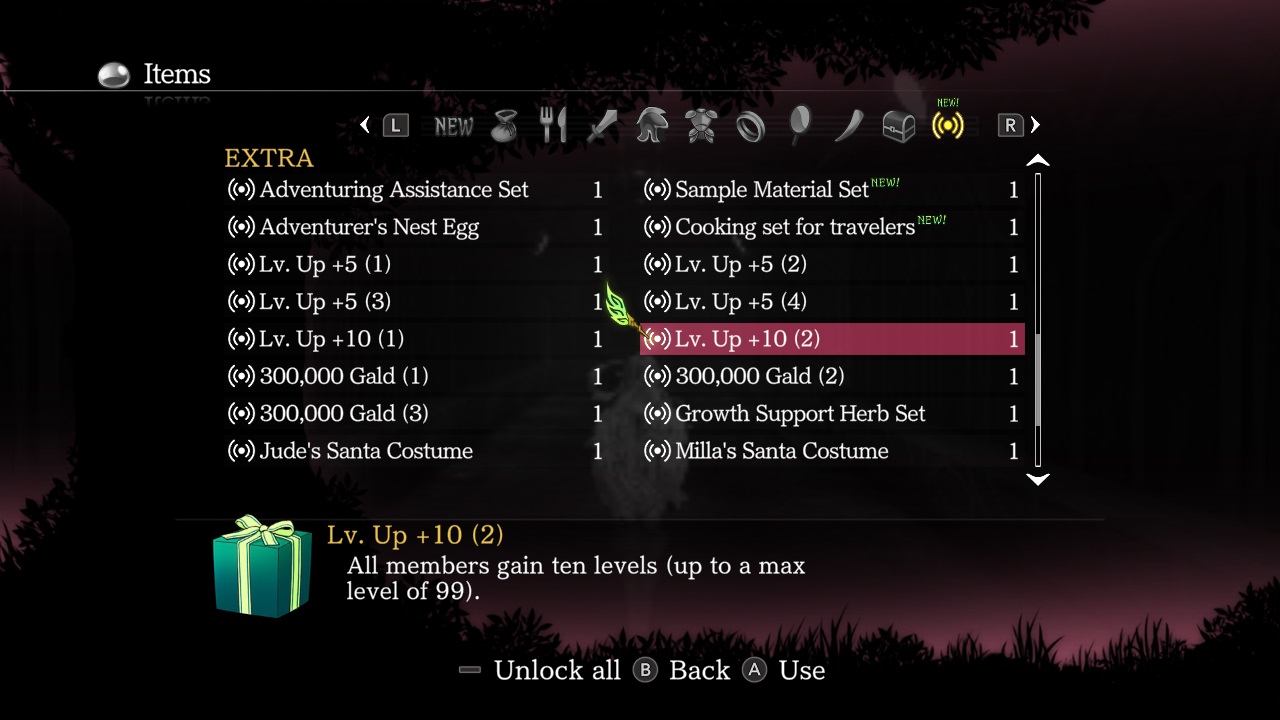Click the up scroll arrow above scrollbar
Screen dimensions: 1280x720
pyautogui.click(x=1038, y=159)
